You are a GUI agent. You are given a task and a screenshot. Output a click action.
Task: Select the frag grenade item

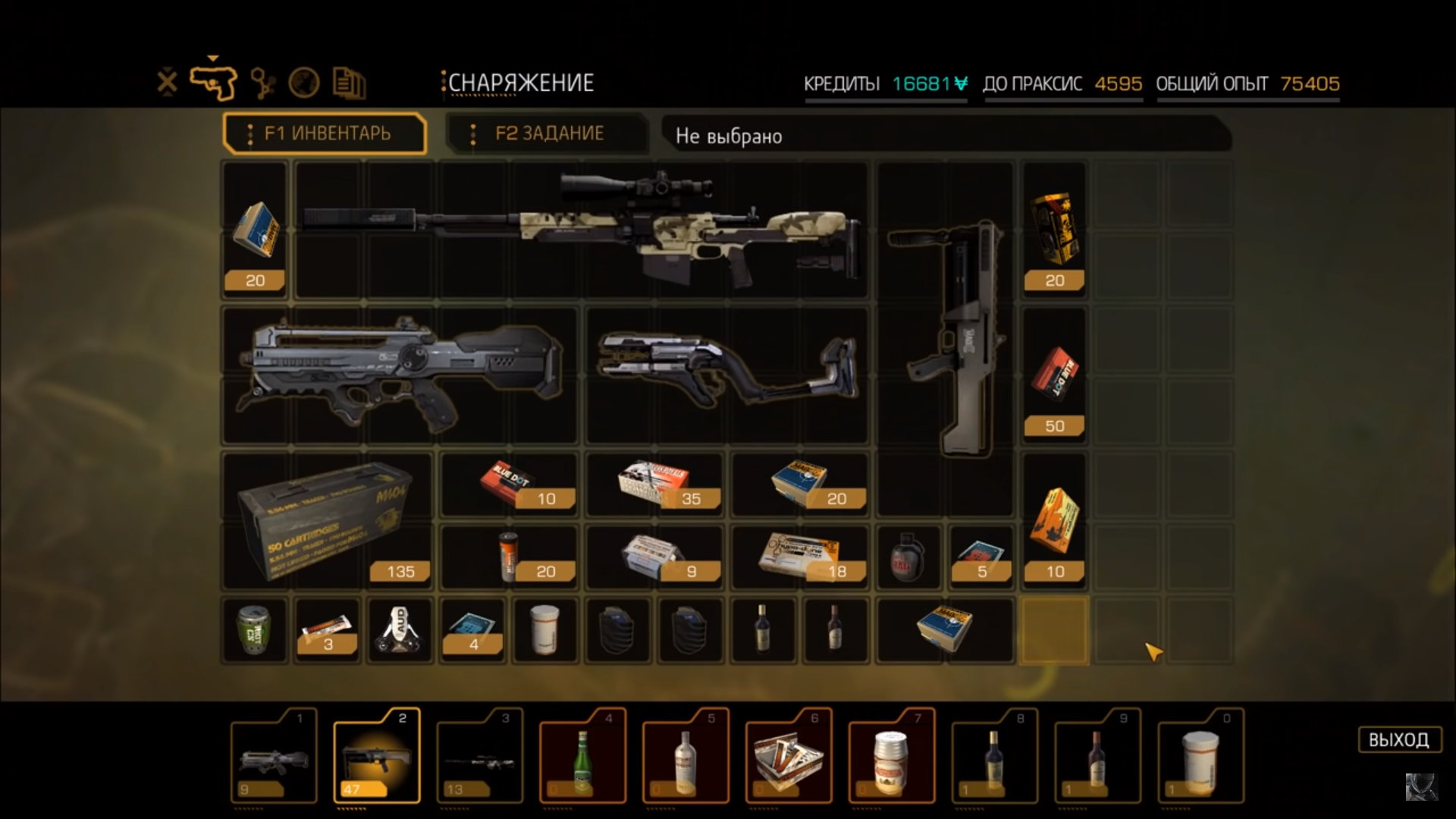(908, 558)
